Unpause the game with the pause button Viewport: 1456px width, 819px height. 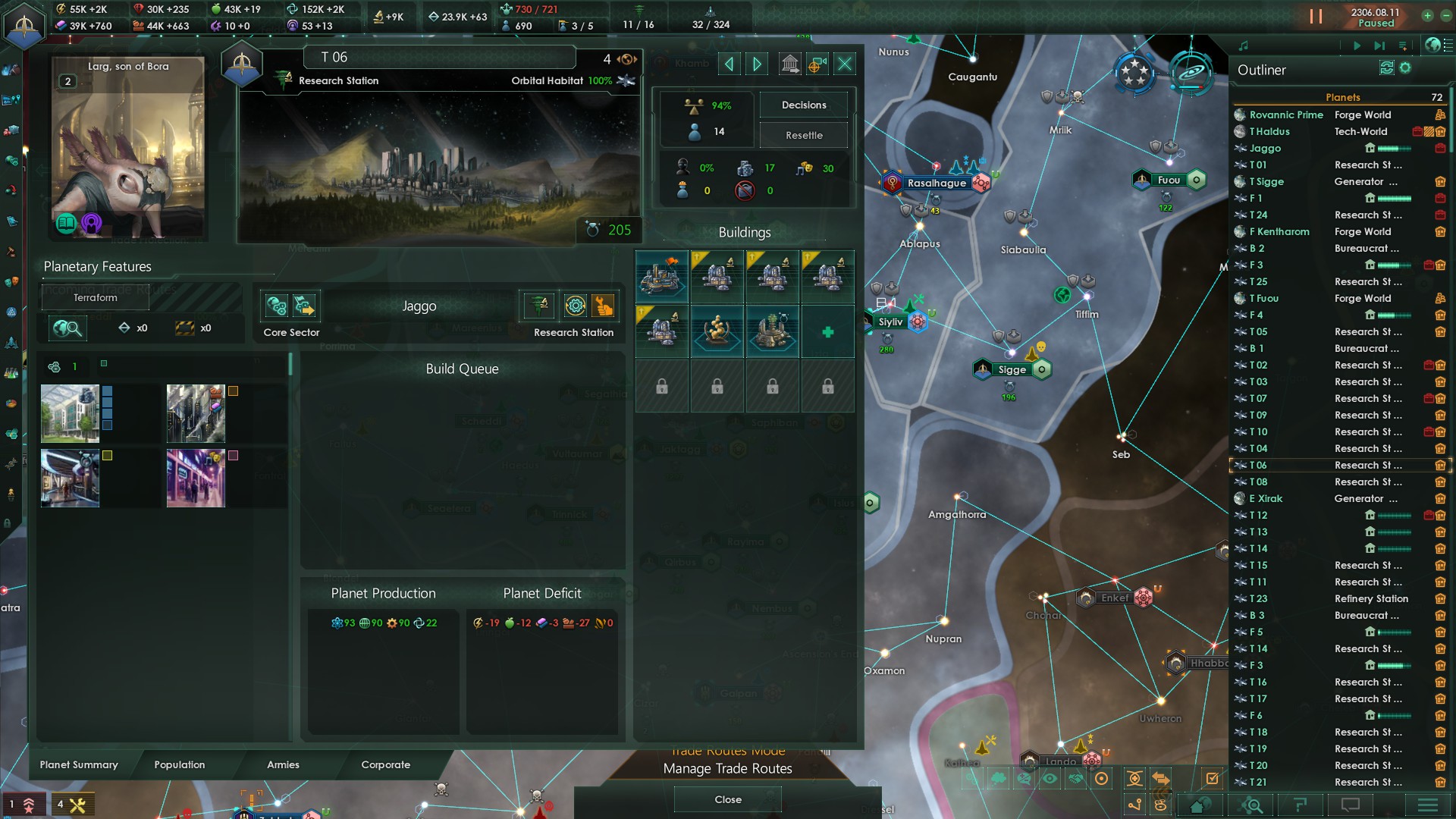(1314, 14)
